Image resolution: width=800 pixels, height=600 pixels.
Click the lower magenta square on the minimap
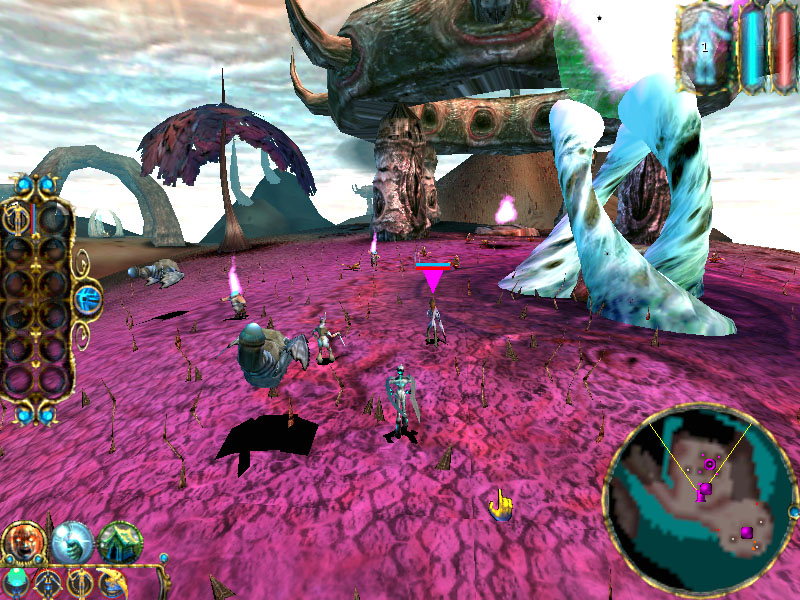747,532
